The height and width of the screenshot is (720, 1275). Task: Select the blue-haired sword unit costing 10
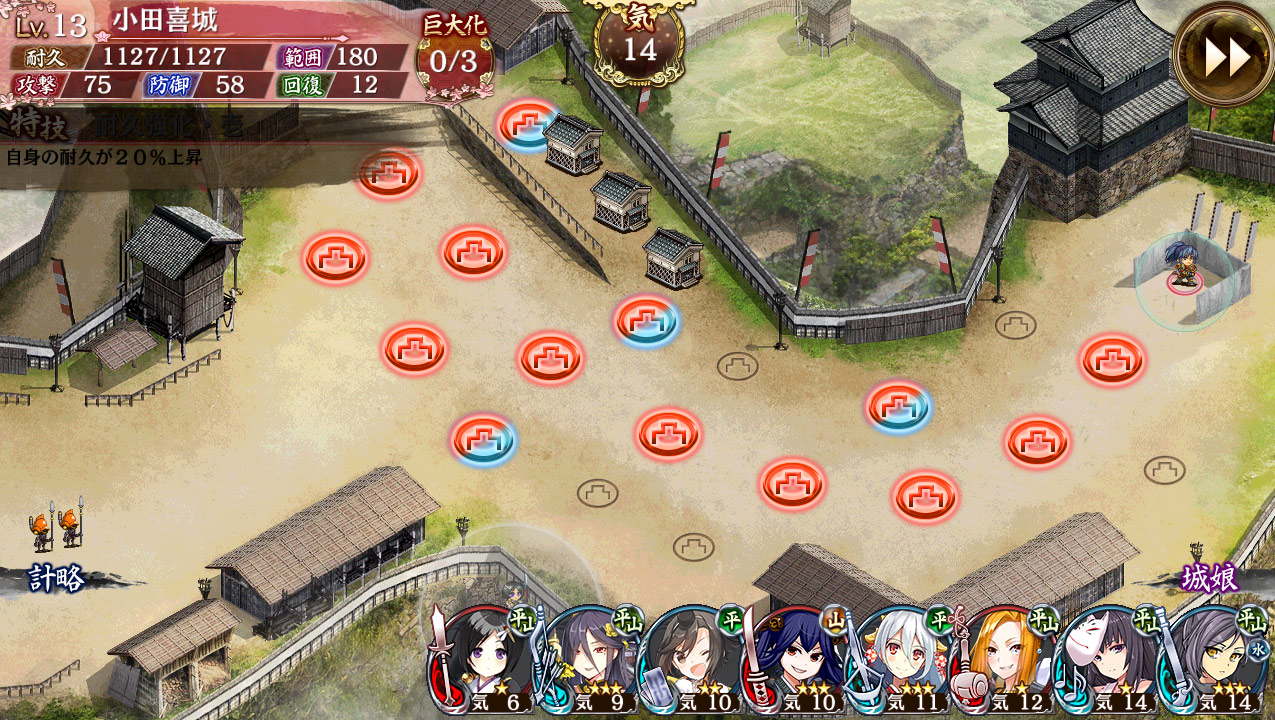coord(795,660)
